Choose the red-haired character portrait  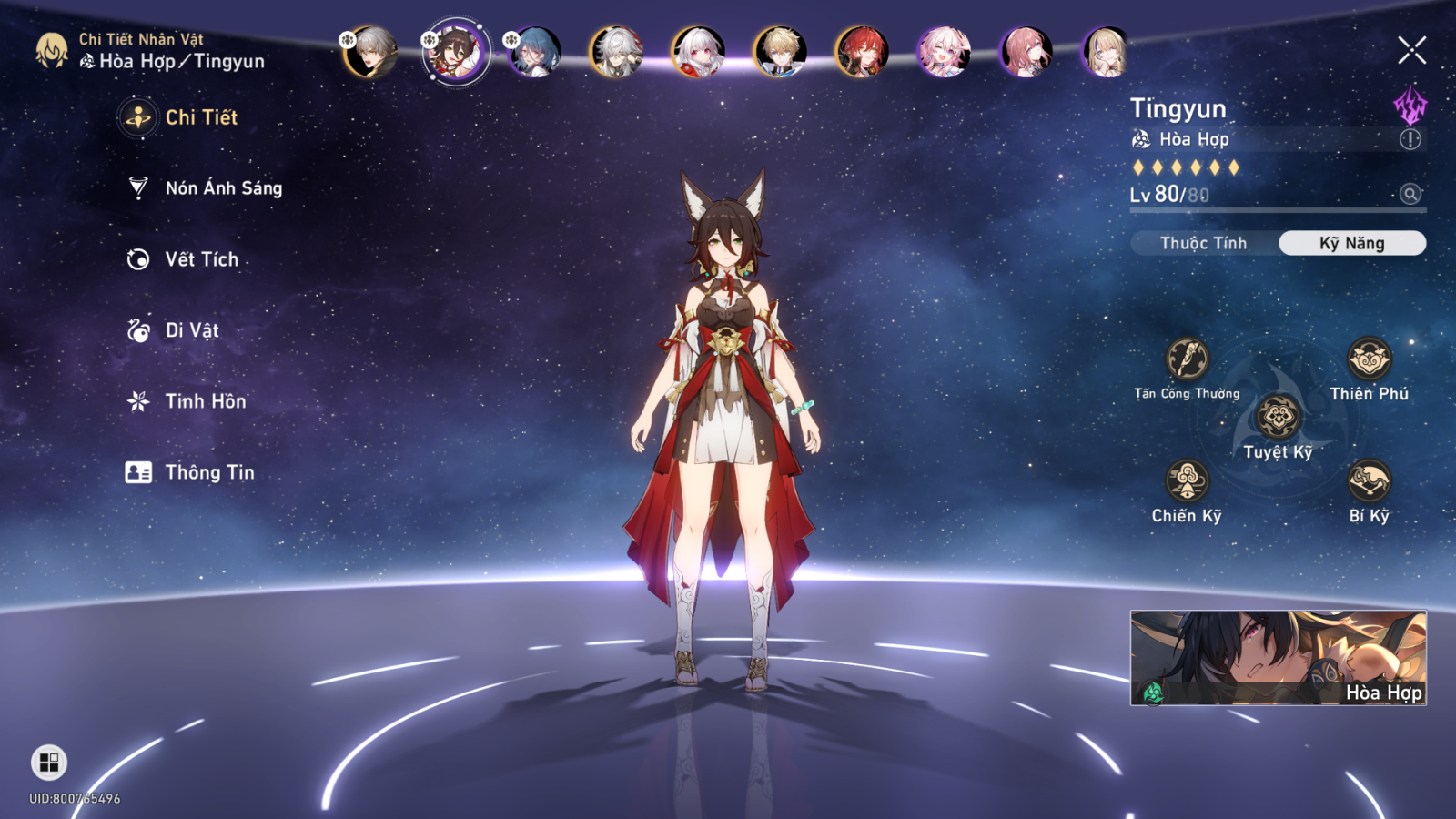(861, 52)
